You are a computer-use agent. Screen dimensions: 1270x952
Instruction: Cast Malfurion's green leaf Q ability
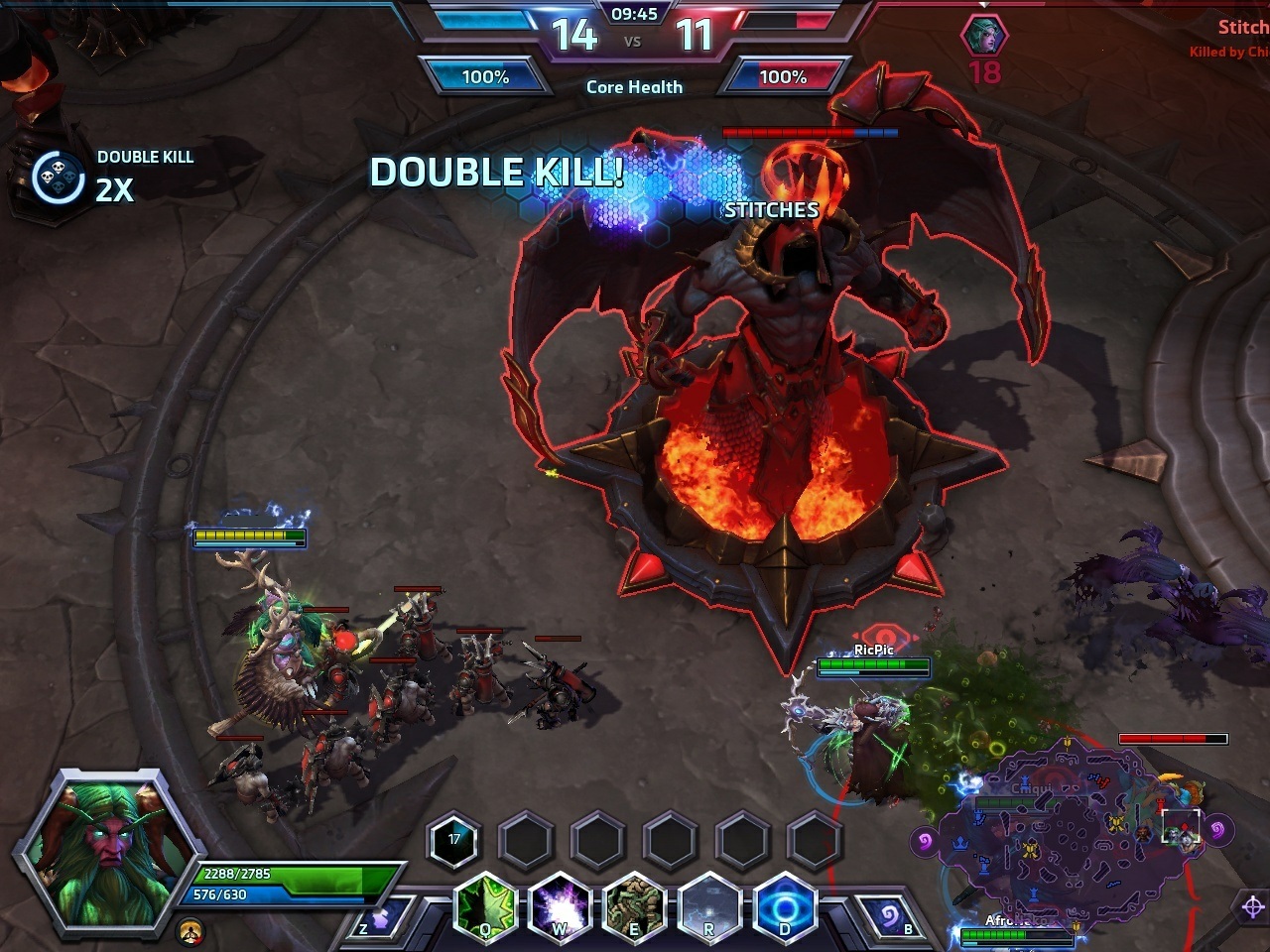pos(487,905)
